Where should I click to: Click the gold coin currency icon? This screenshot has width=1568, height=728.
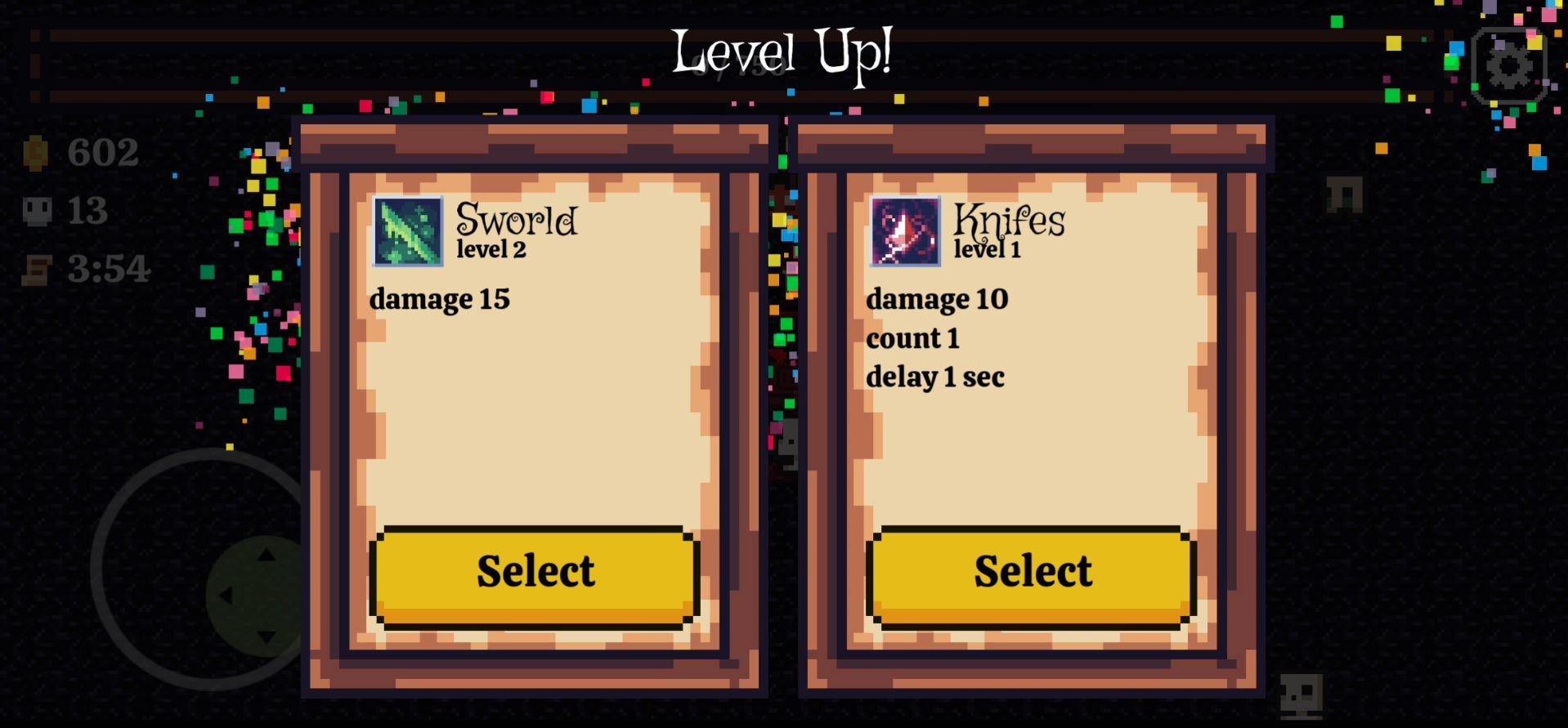point(34,154)
